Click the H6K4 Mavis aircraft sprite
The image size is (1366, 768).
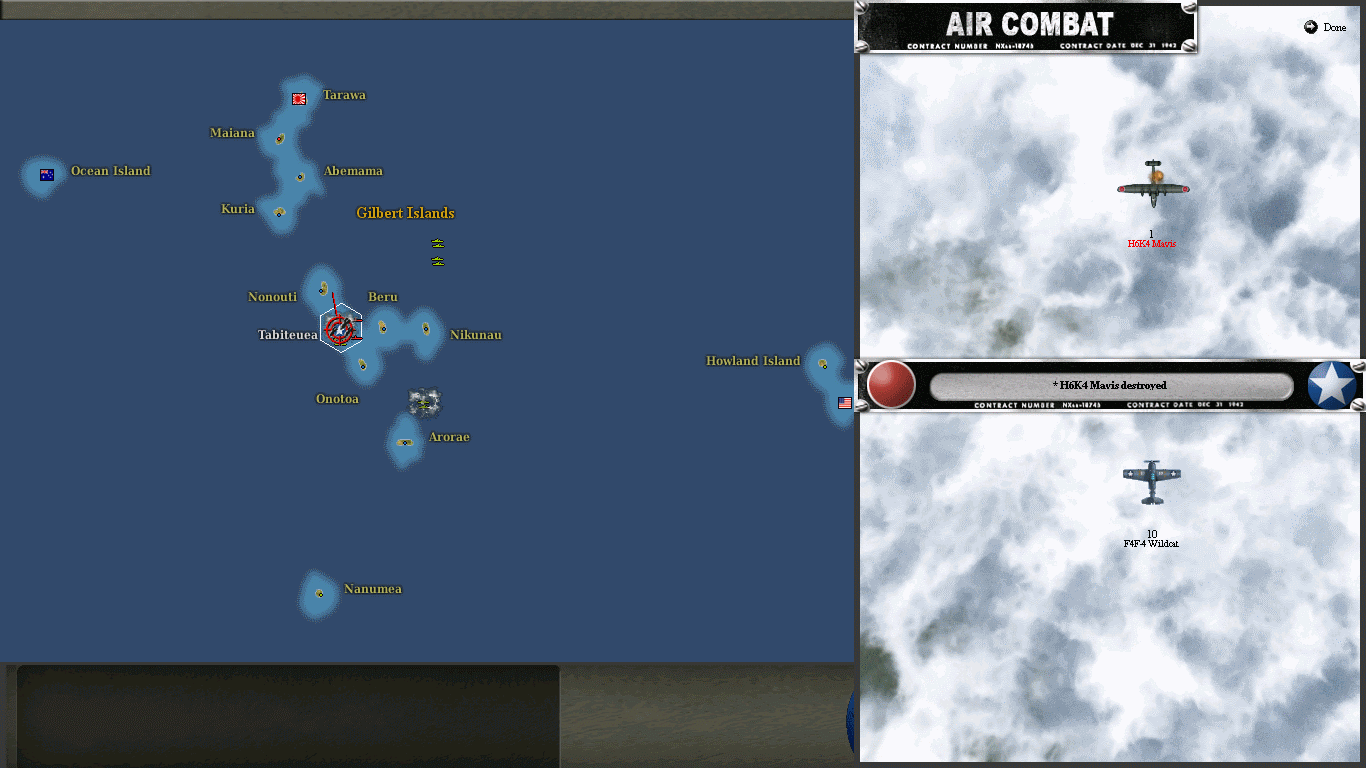click(x=1152, y=190)
